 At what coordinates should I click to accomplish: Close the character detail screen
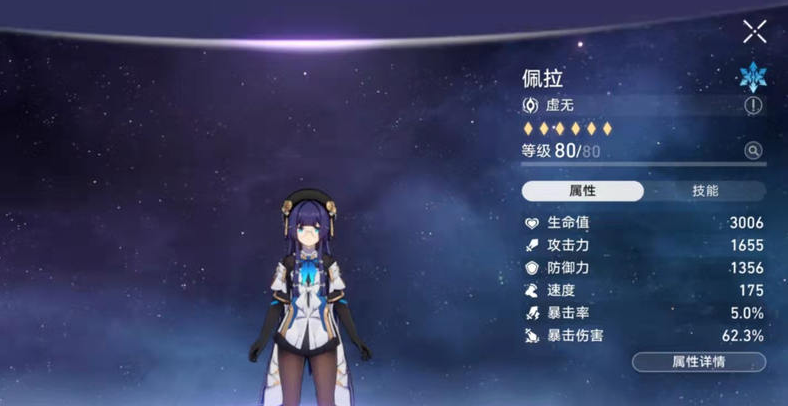pos(755,32)
